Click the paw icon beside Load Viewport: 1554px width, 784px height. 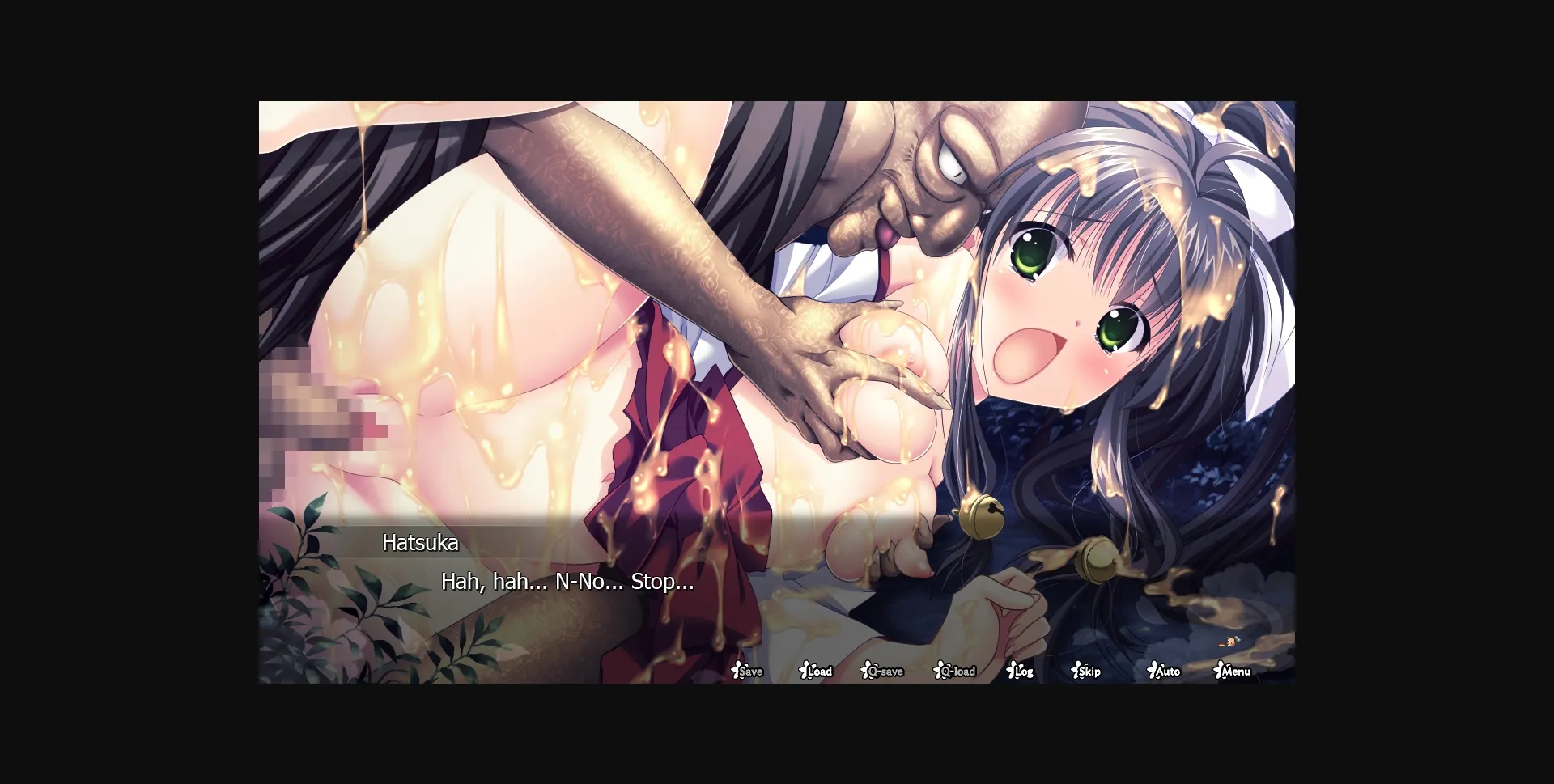[803, 670]
